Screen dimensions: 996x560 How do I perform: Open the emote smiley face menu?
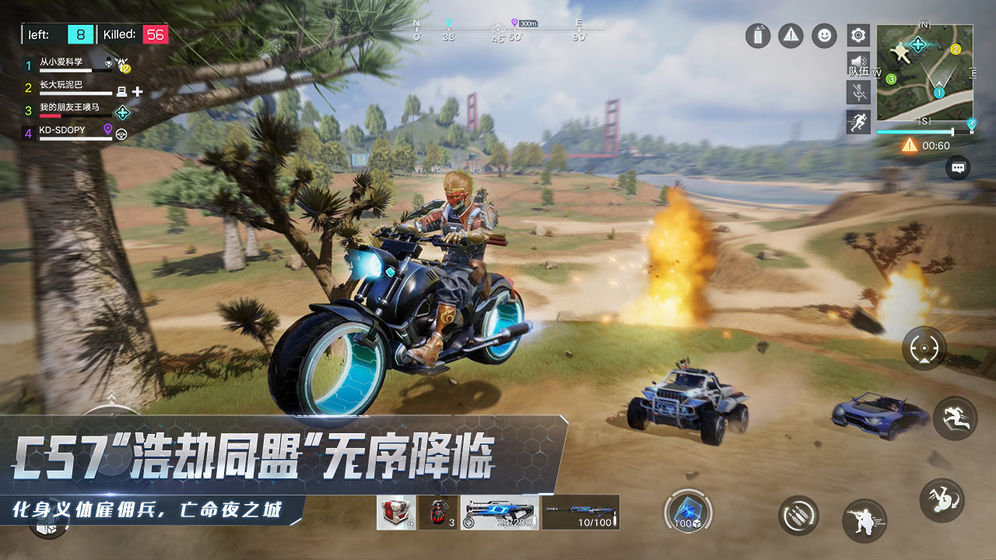[x=824, y=36]
